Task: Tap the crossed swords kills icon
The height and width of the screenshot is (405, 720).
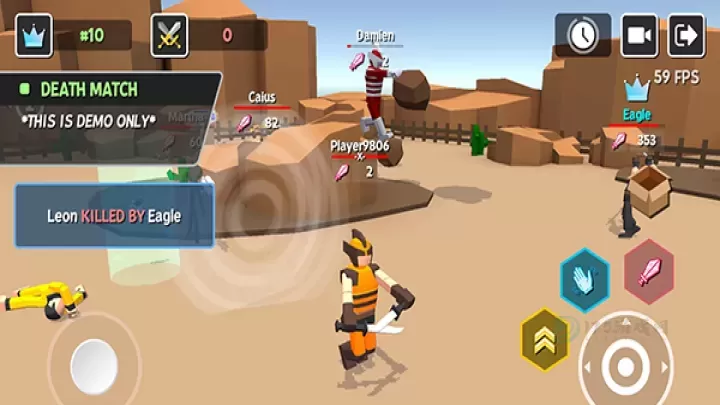Action: tap(169, 35)
